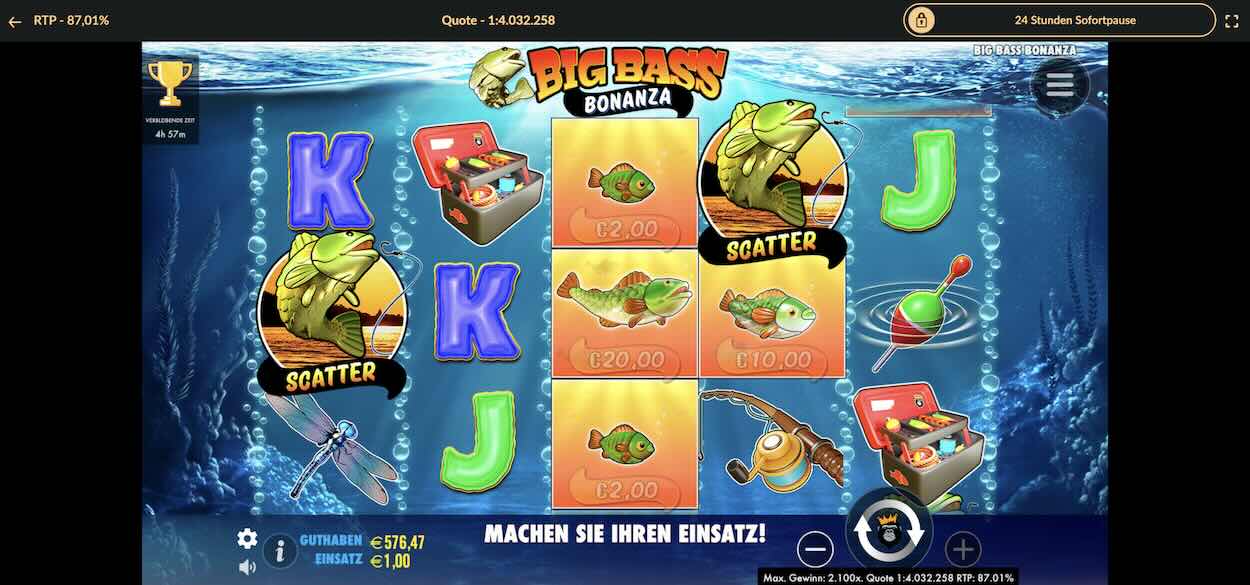1250x585 pixels.
Task: Open the hamburger menu
Action: tap(1059, 85)
